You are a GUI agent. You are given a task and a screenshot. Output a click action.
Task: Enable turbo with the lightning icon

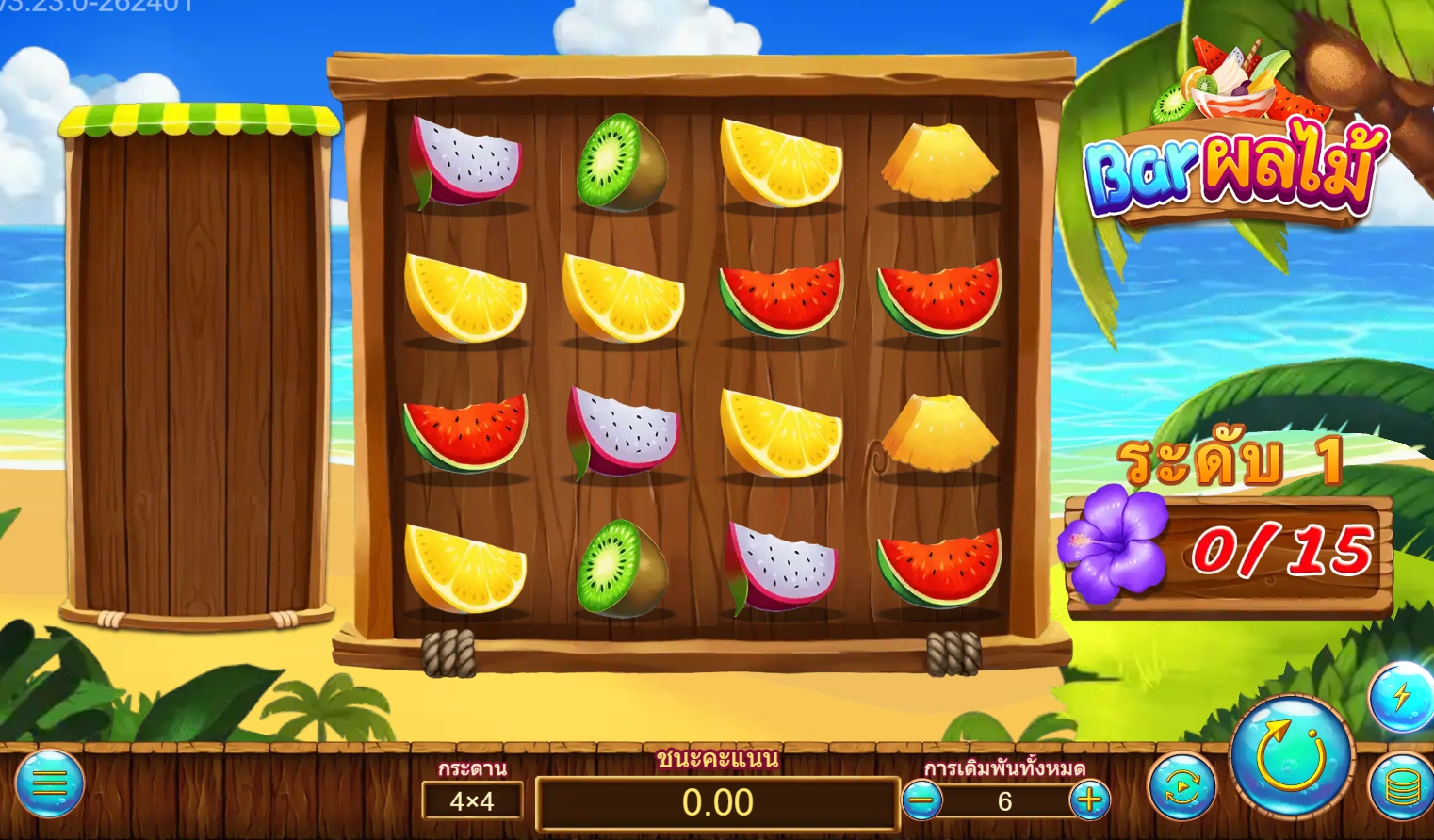1401,697
